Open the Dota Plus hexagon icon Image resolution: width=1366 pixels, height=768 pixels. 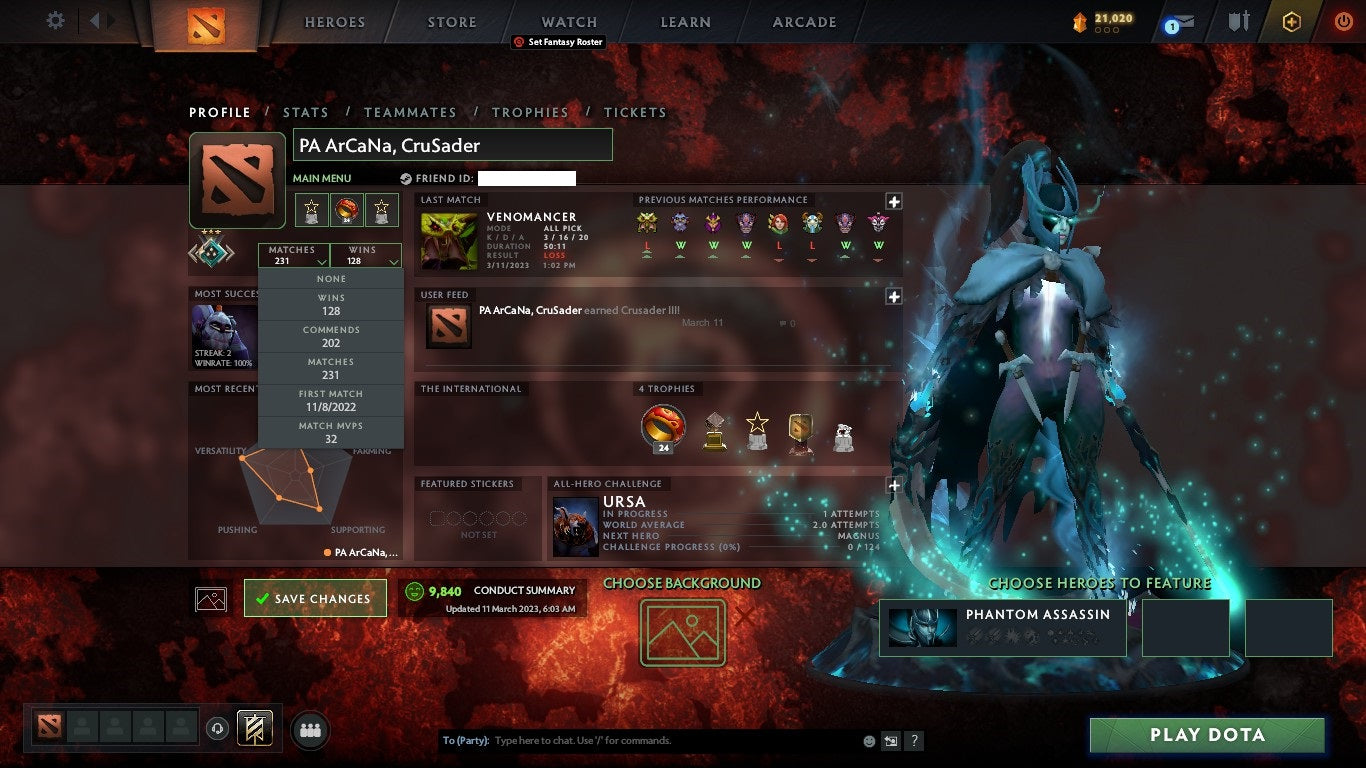pyautogui.click(x=1292, y=20)
